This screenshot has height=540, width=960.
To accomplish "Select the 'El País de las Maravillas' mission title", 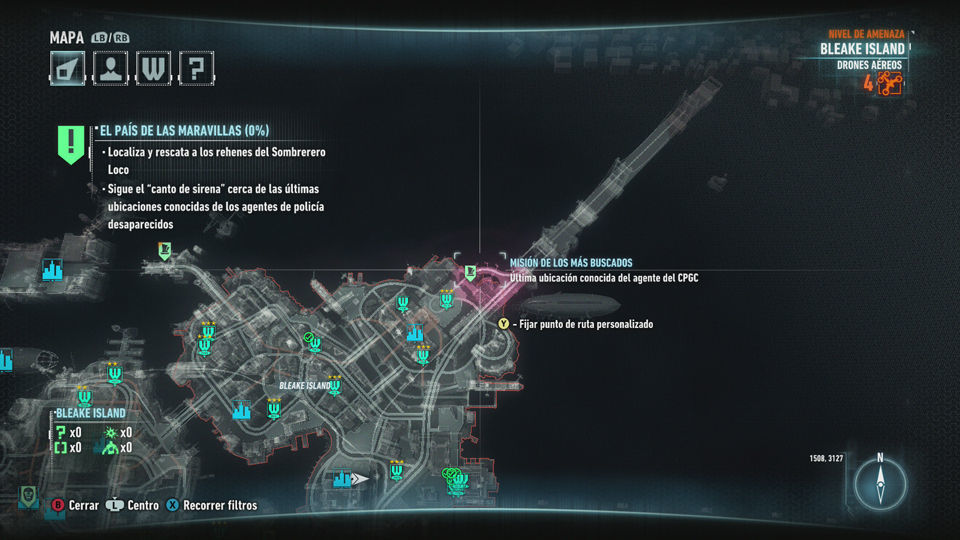I will click(183, 130).
